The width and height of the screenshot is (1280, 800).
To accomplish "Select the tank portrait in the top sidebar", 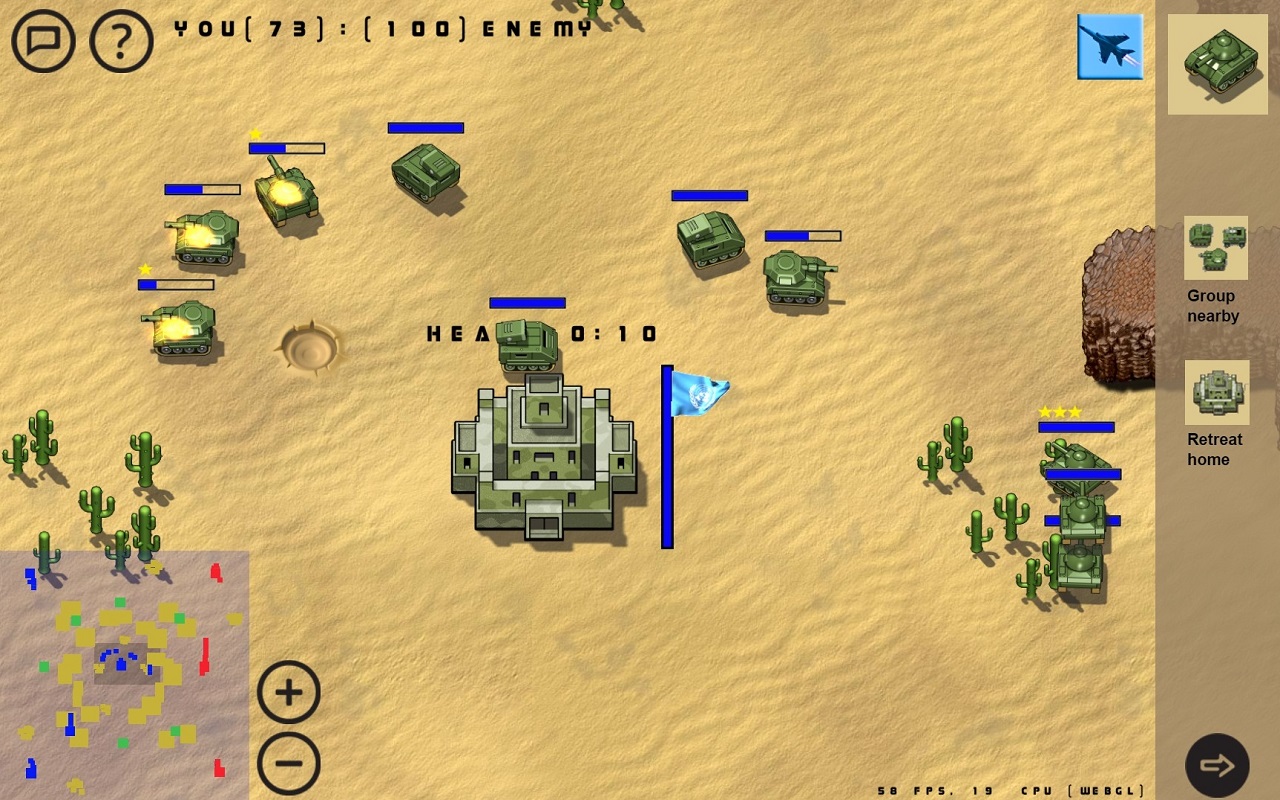I will [x=1216, y=62].
